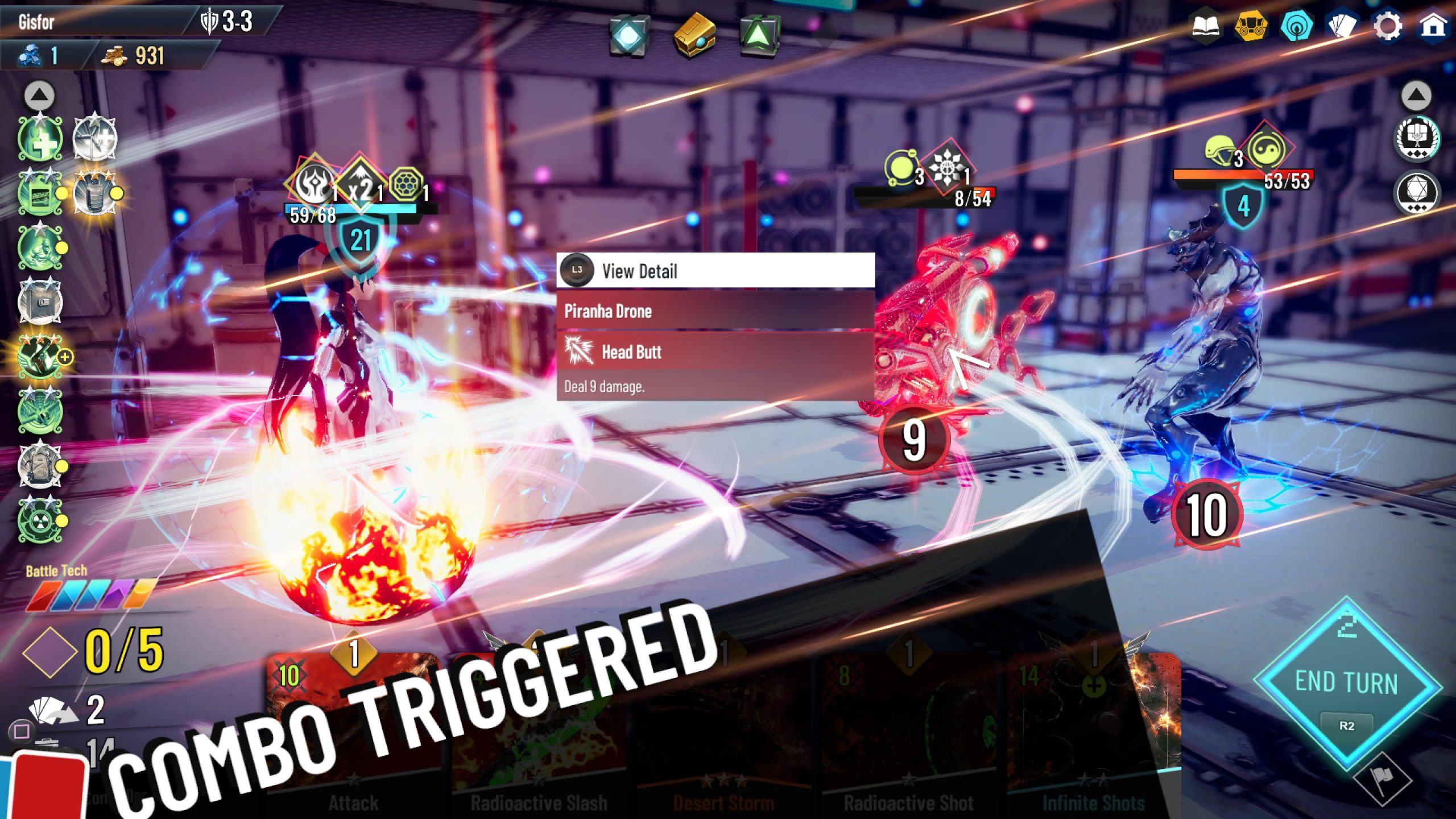This screenshot has width=1456, height=819.
Task: Select the Radioactive Shot card
Action: coord(908,739)
